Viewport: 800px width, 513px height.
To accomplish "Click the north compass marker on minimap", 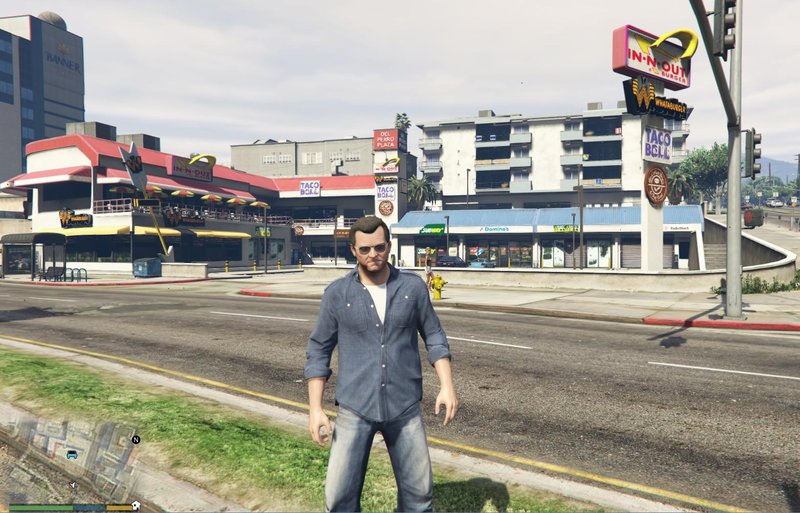I will [136, 439].
